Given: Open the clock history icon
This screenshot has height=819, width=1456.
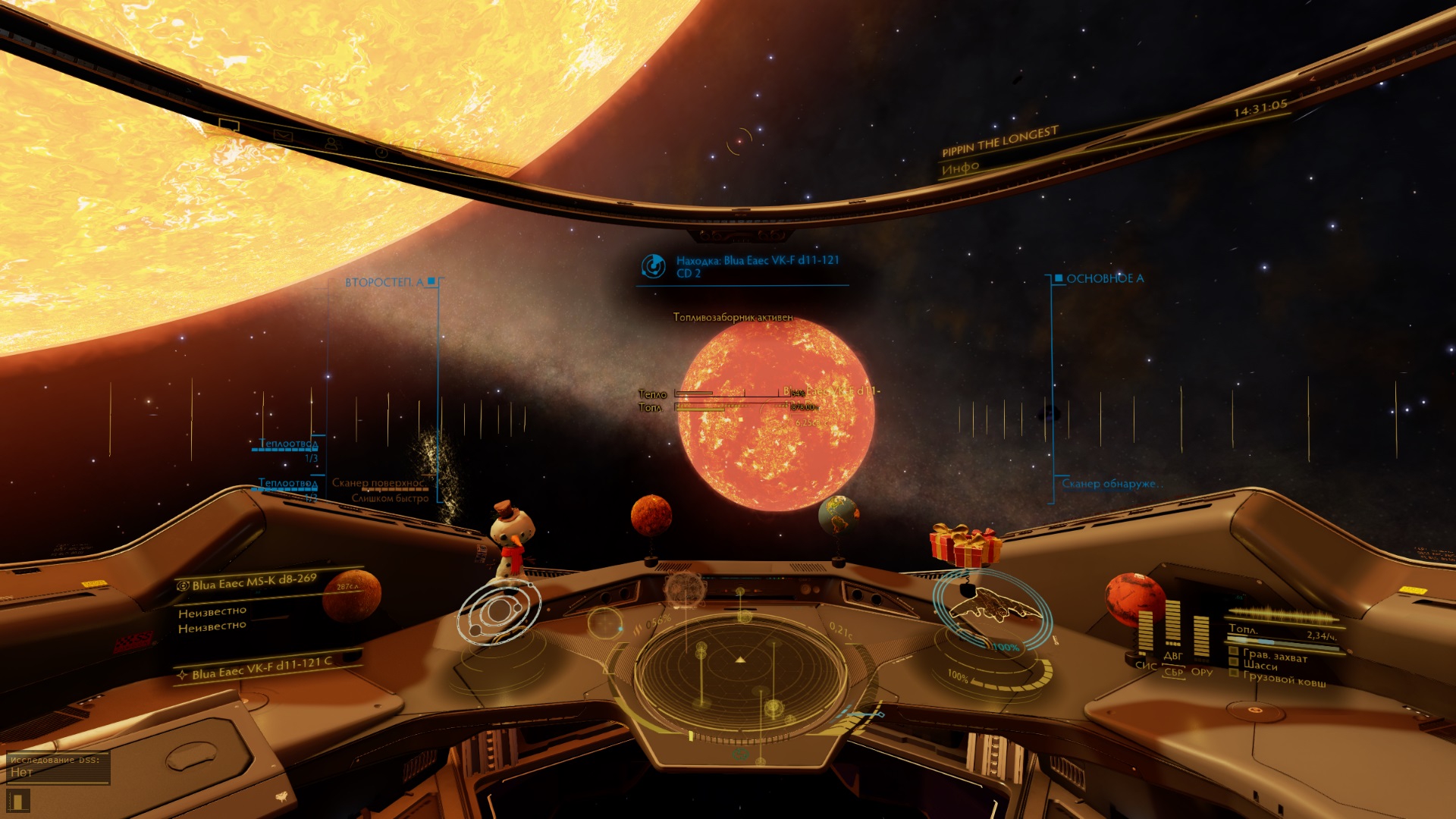Looking at the screenshot, I should [381, 152].
